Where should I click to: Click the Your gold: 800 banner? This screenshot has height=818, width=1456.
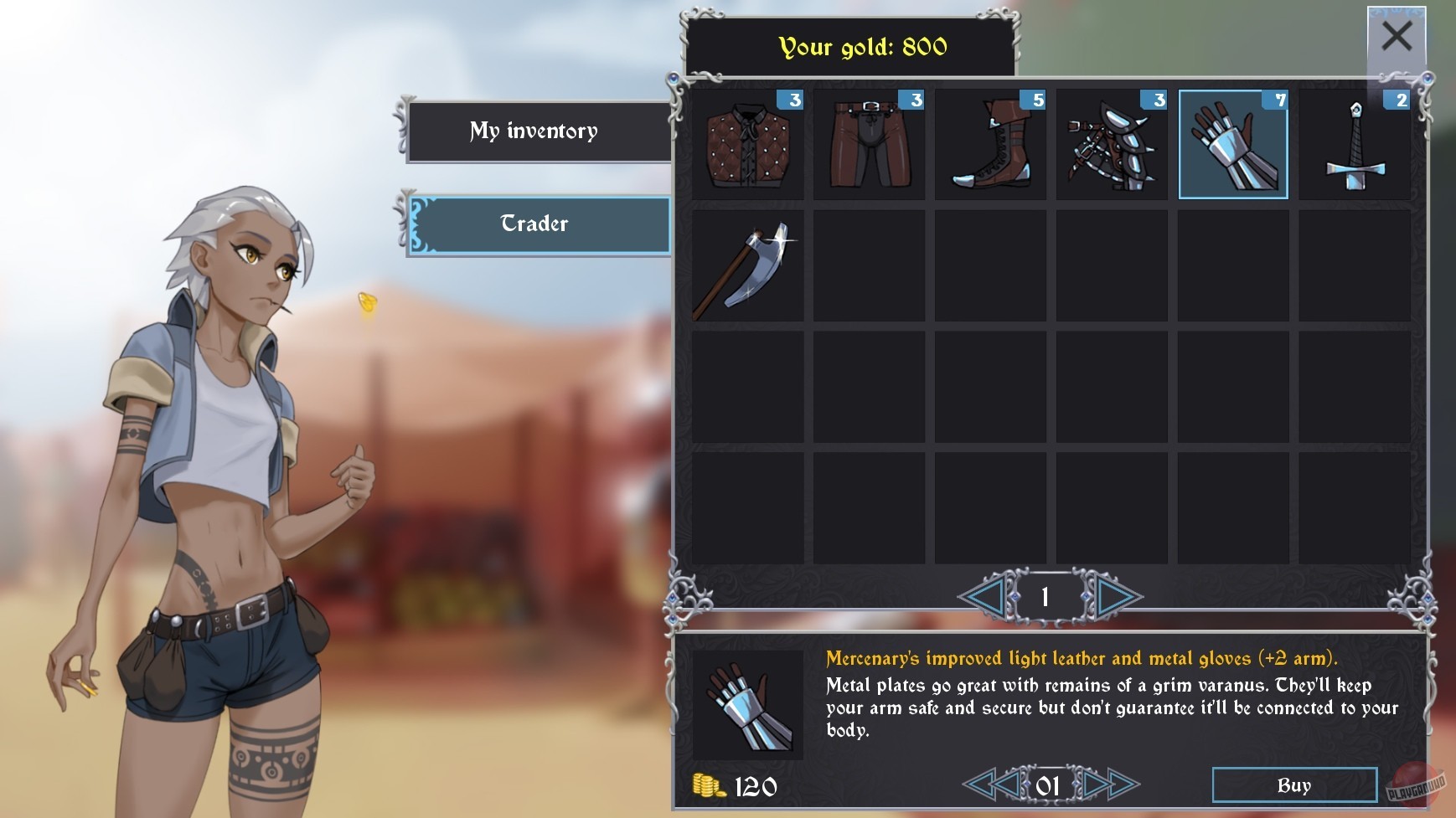(863, 47)
